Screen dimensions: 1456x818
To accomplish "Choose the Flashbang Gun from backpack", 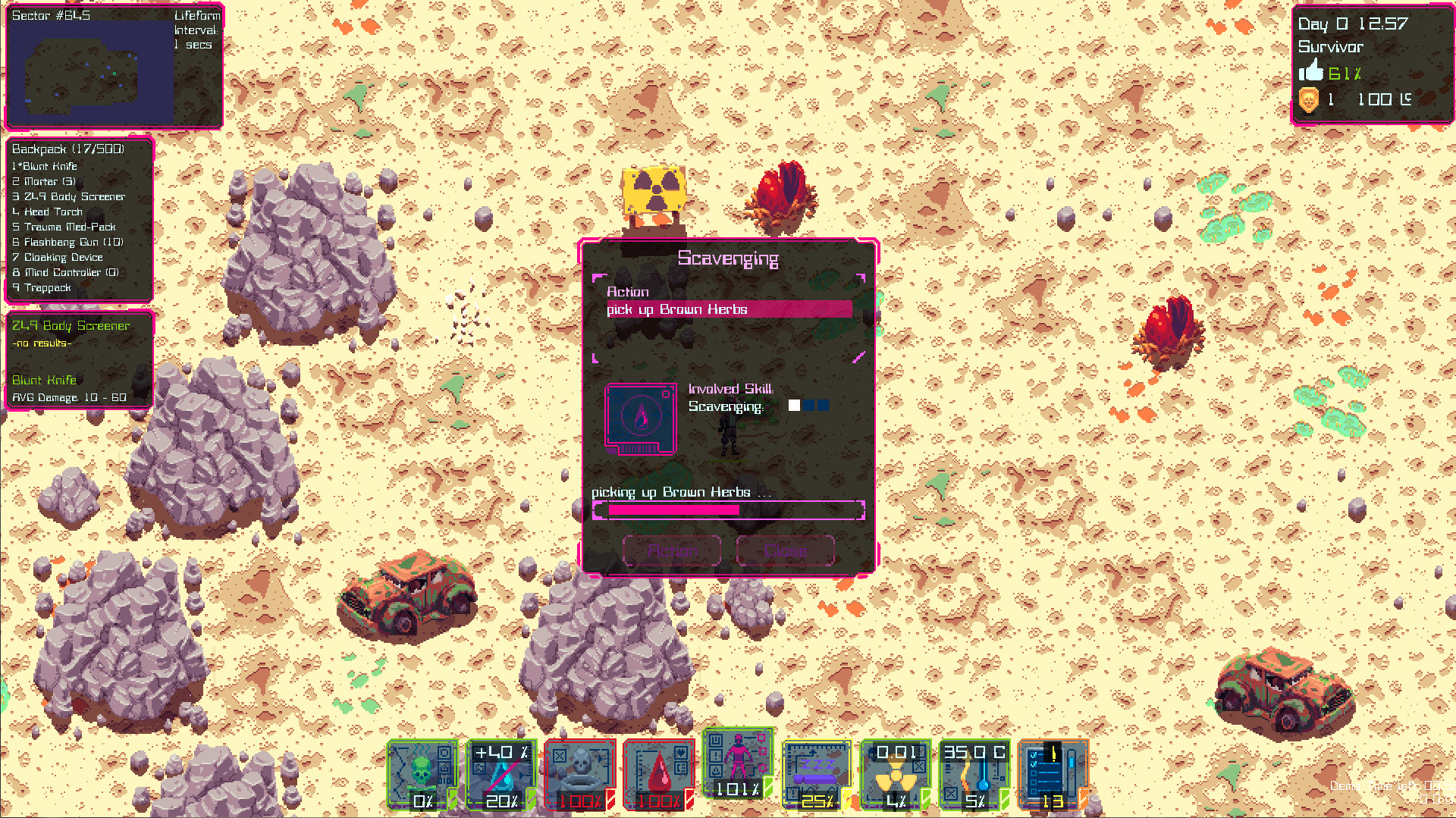I will [68, 242].
